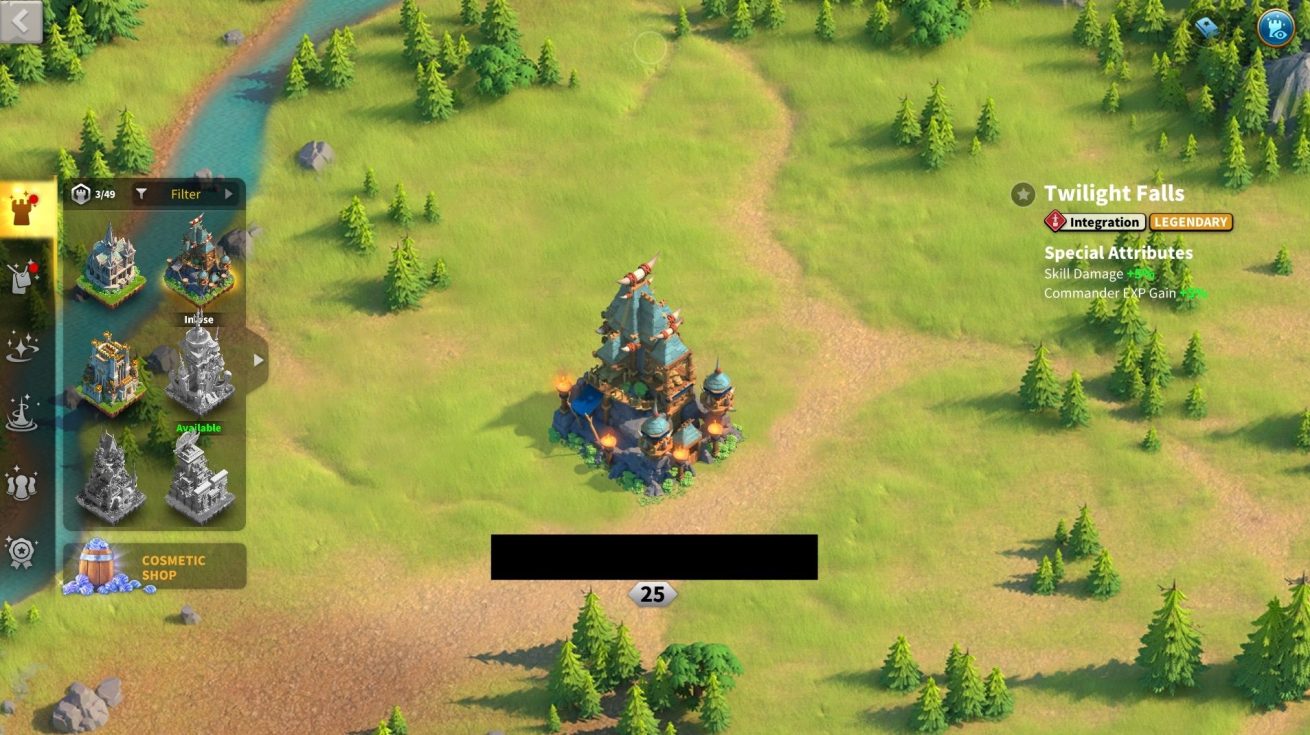The width and height of the screenshot is (1310, 735).
Task: Open the city theme Filter
Action: coord(186,194)
